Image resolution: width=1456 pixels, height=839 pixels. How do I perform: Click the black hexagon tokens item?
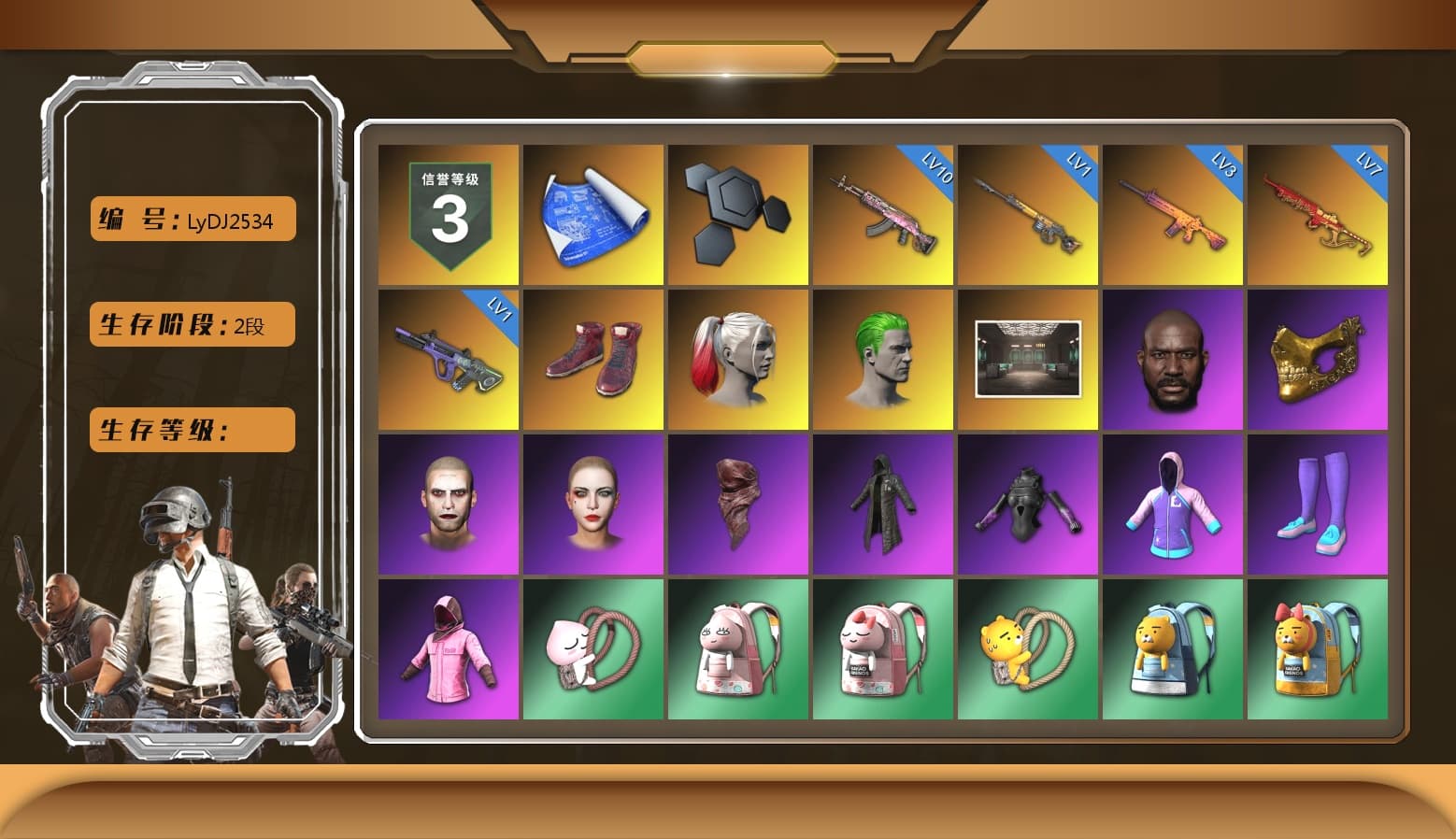tap(737, 213)
